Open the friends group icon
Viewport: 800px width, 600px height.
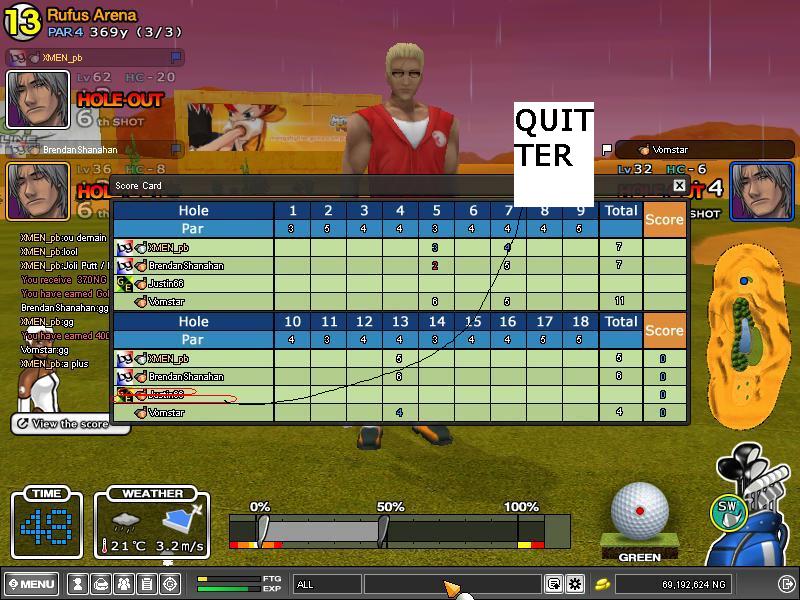tap(124, 584)
